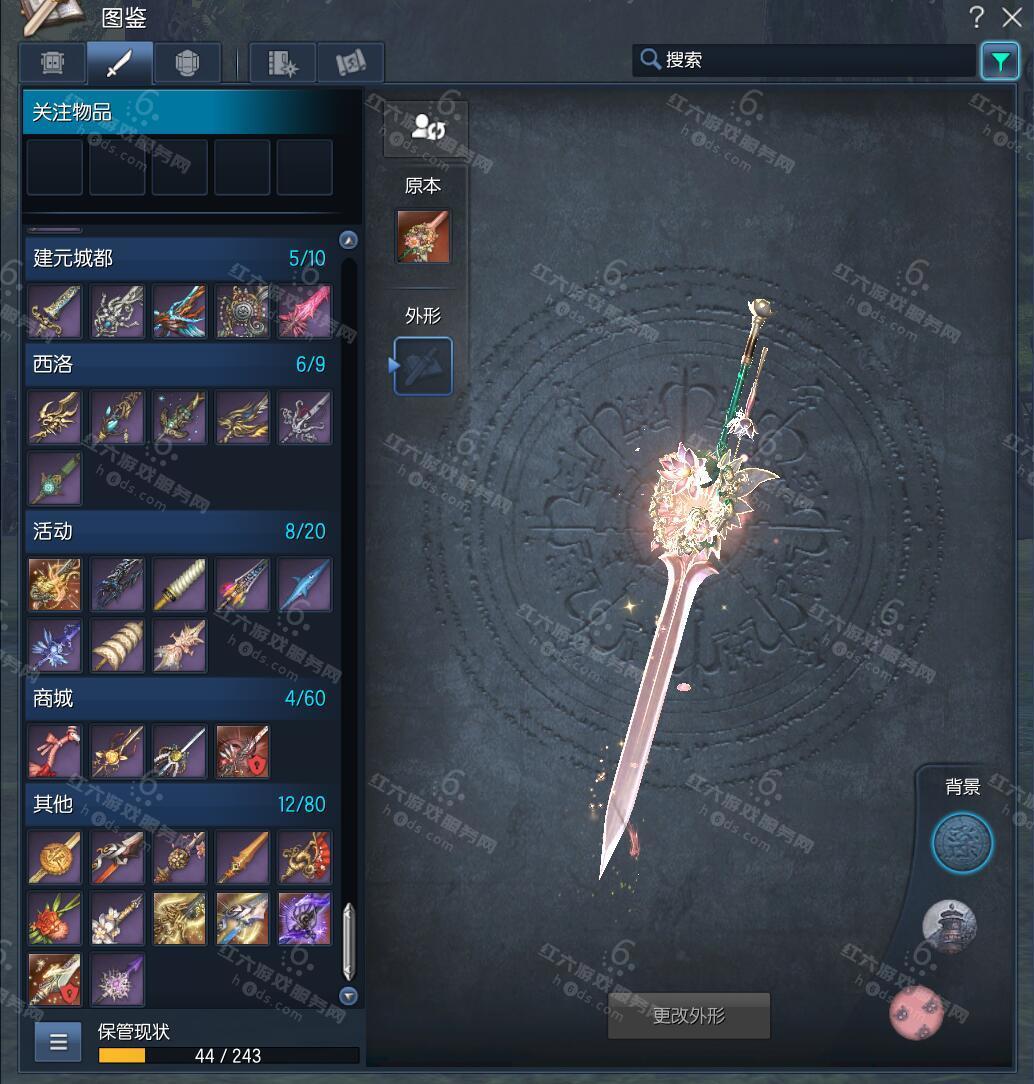Choose the round stone emblem background
This screenshot has height=1084, width=1034.
962,843
